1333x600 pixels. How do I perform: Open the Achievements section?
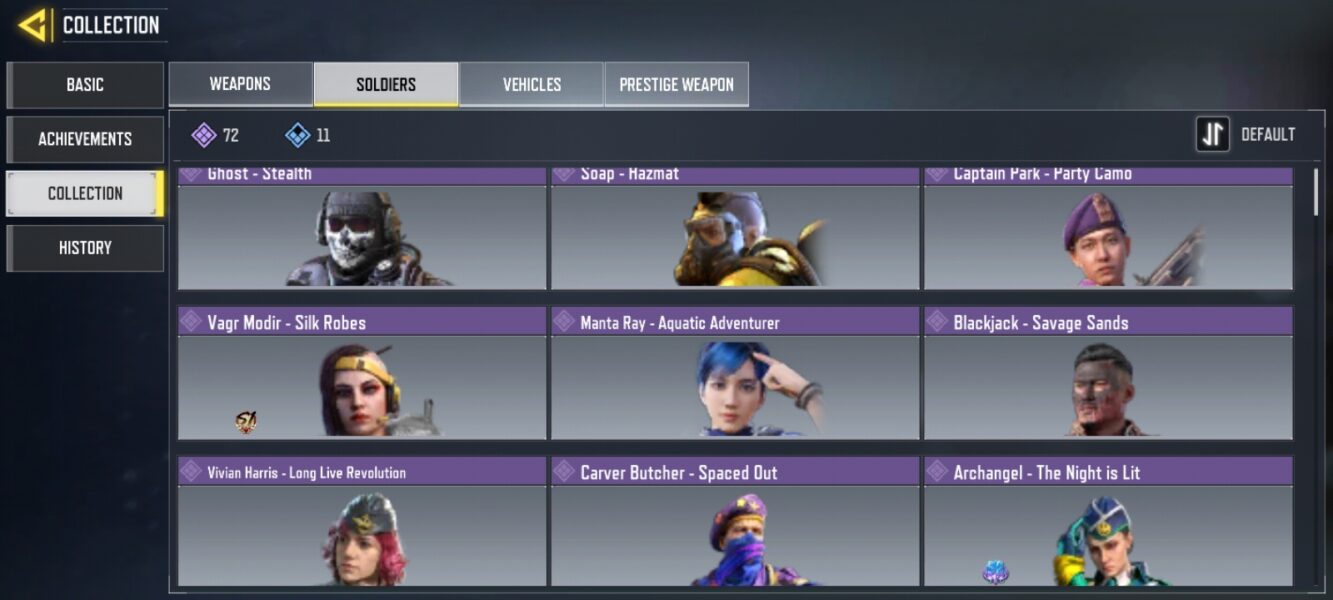[x=85, y=139]
